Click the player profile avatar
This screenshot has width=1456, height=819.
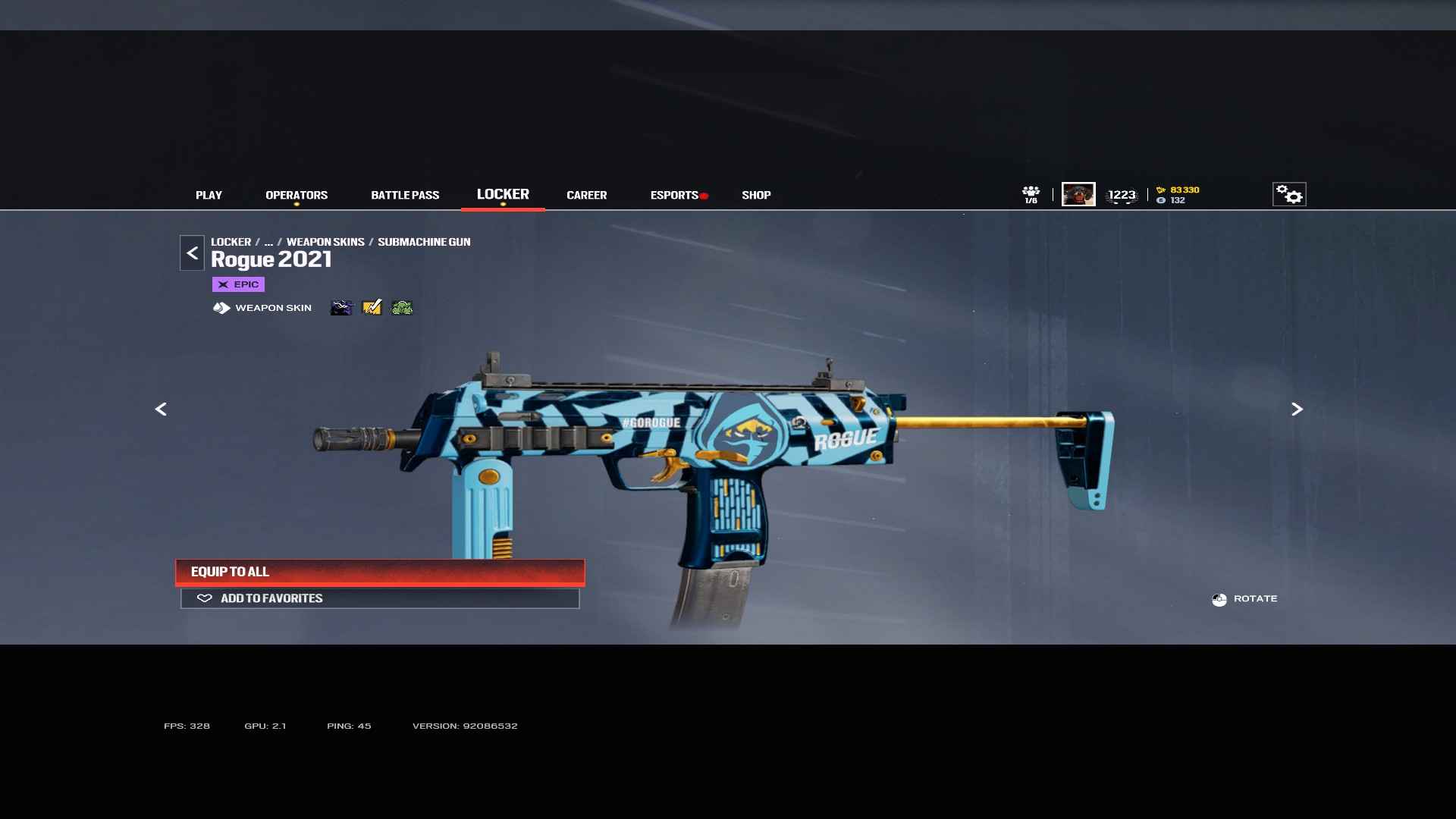point(1078,194)
